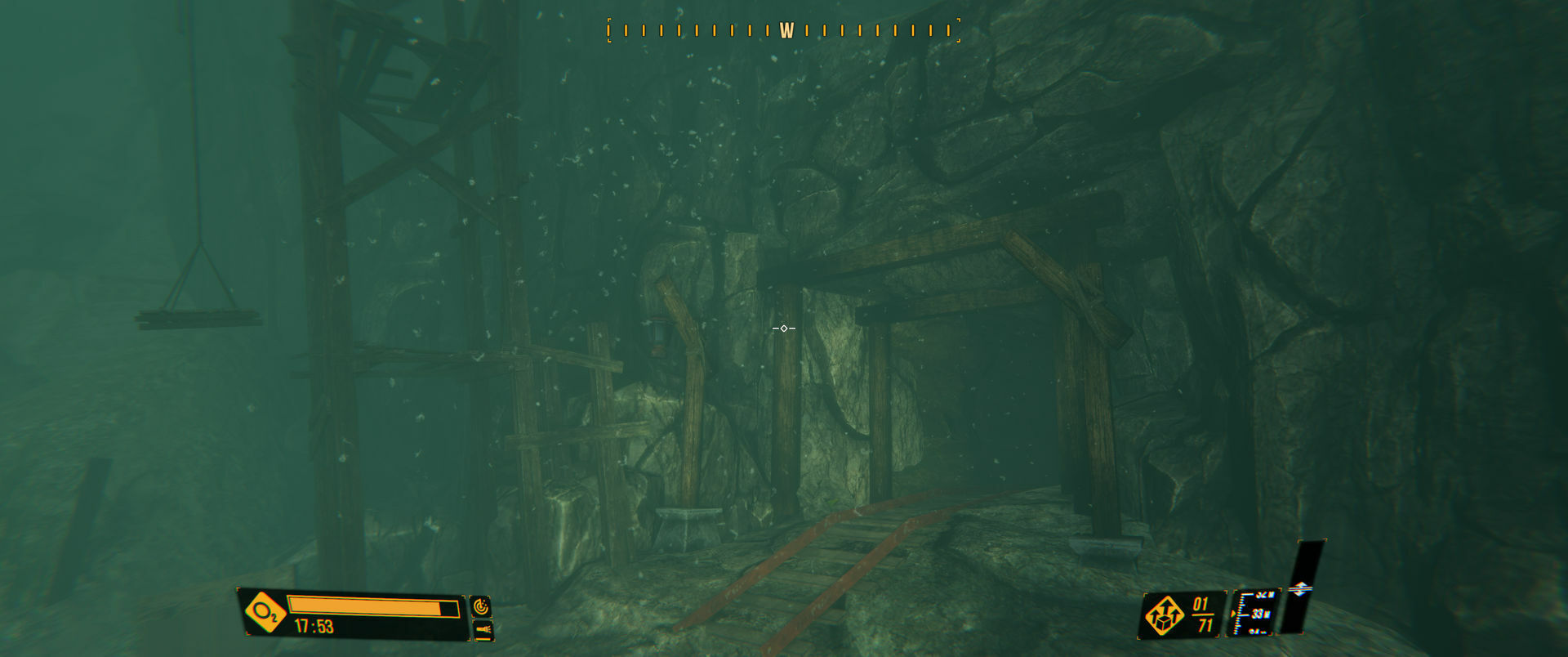The width and height of the screenshot is (1568, 657).
Task: Click the cargo crate icon near 01/71
Action: coord(1165,614)
